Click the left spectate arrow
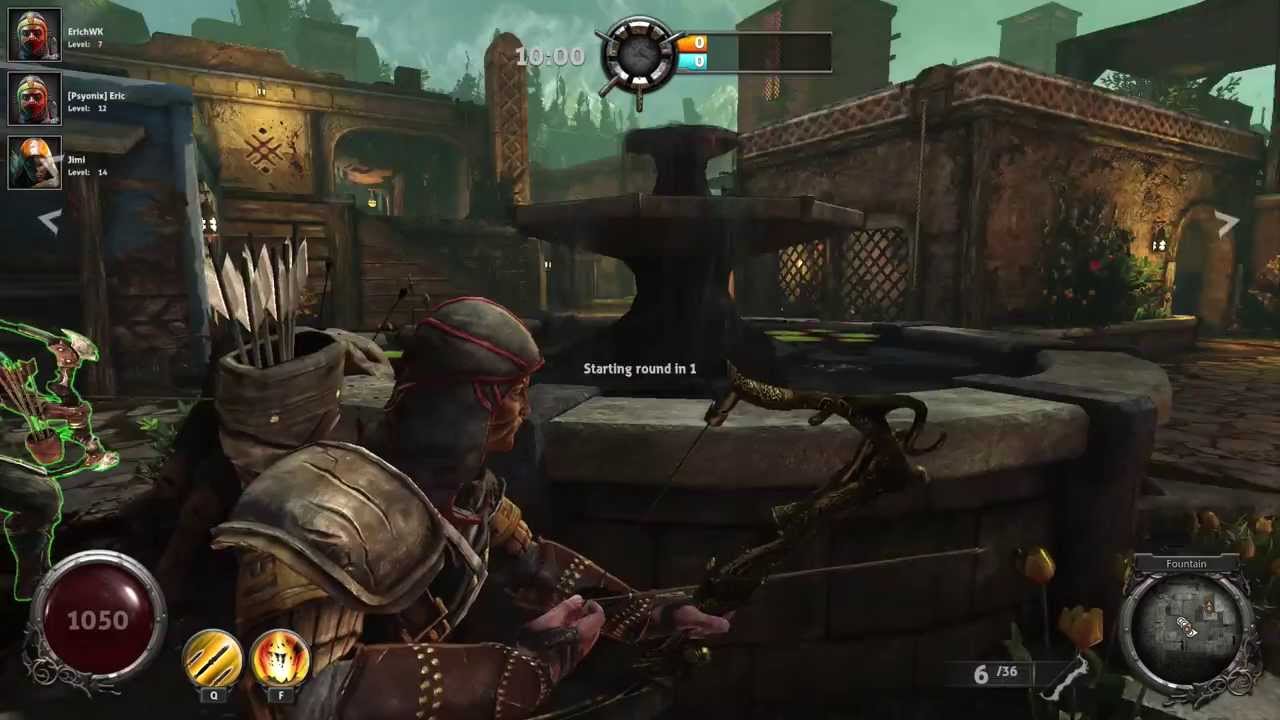 pos(49,222)
